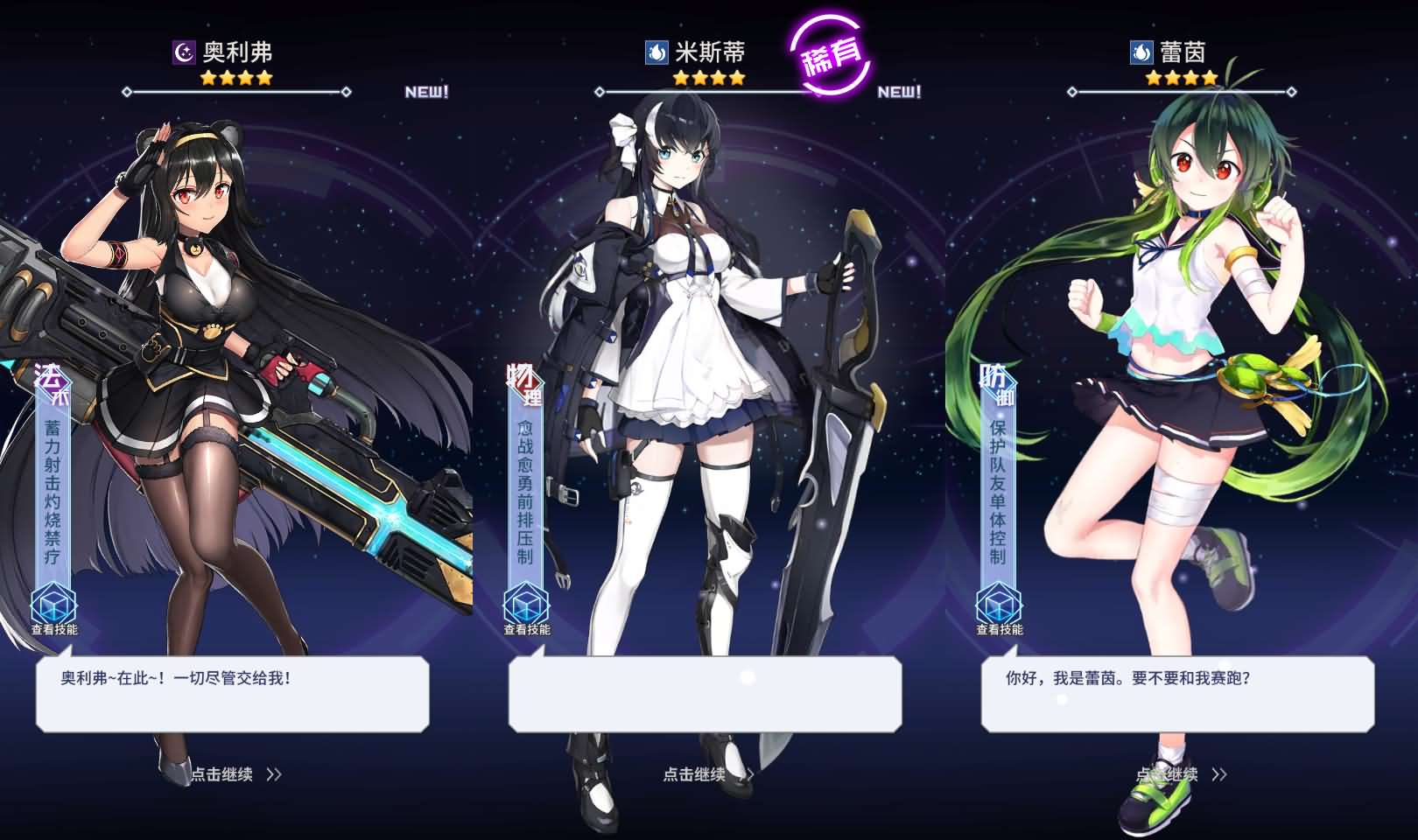Click the NEW! badge beside 奥利弗
This screenshot has height=840, width=1418.
[424, 90]
